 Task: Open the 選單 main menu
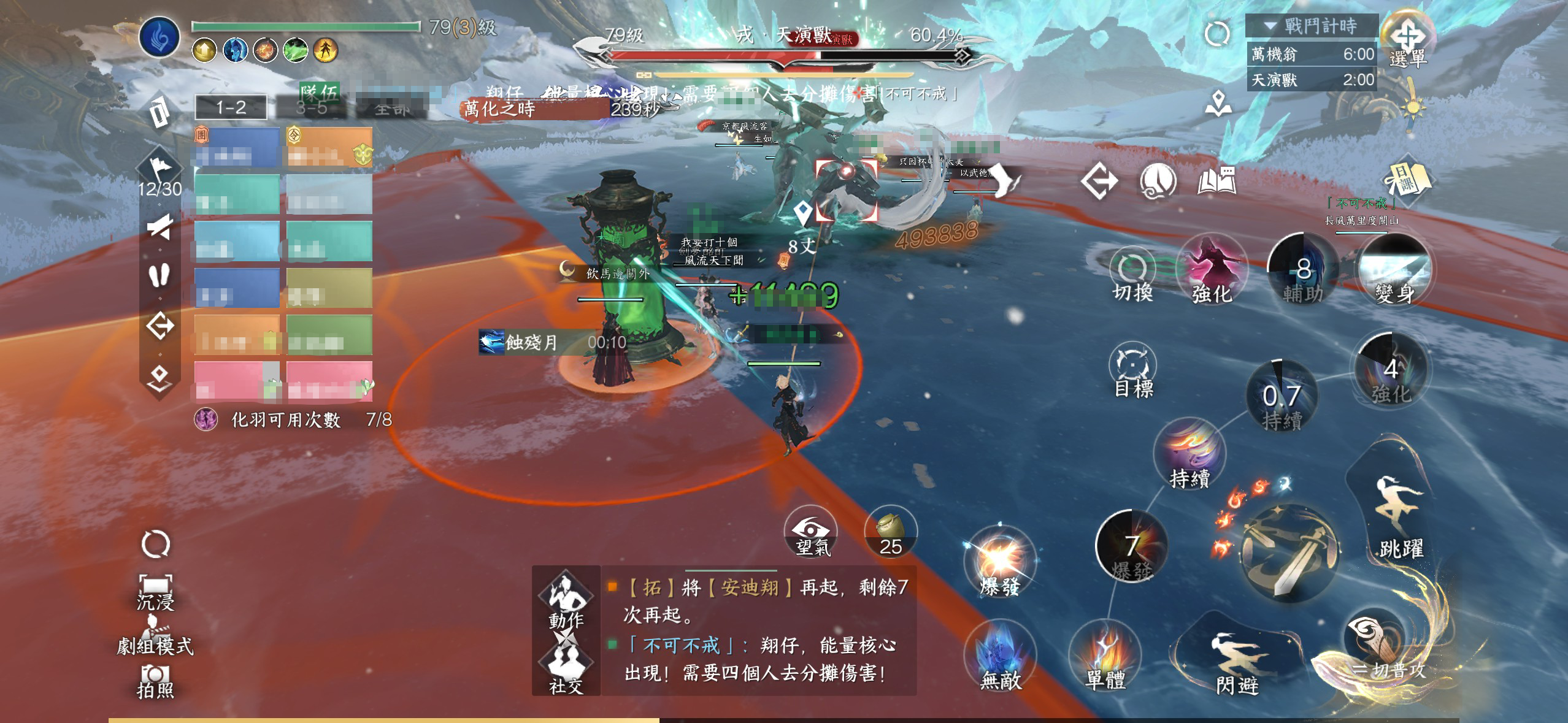1407,40
